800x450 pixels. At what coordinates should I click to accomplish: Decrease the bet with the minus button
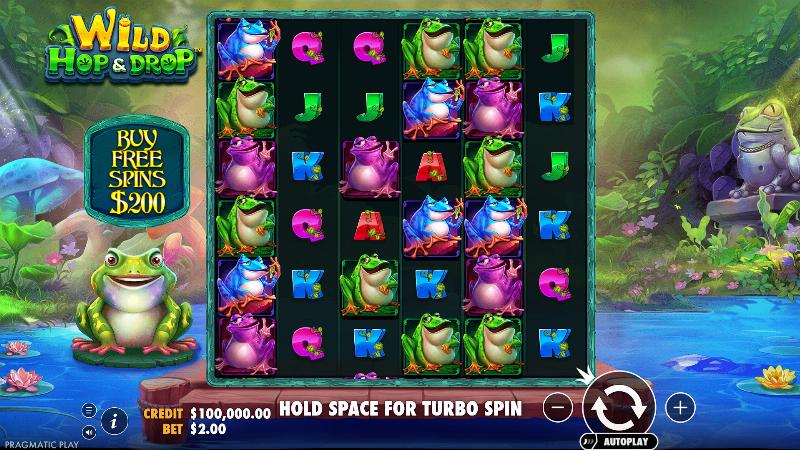pos(560,407)
